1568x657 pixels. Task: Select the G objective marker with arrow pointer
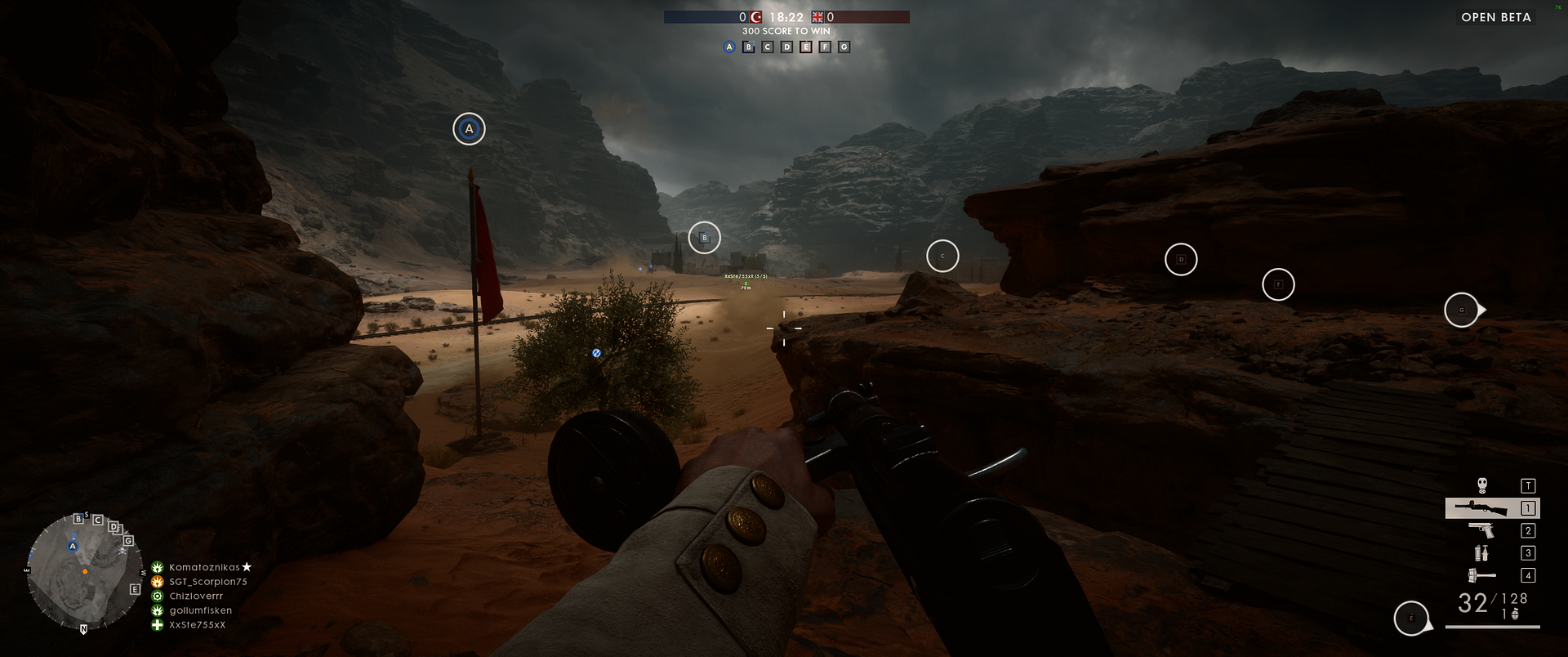point(1462,310)
